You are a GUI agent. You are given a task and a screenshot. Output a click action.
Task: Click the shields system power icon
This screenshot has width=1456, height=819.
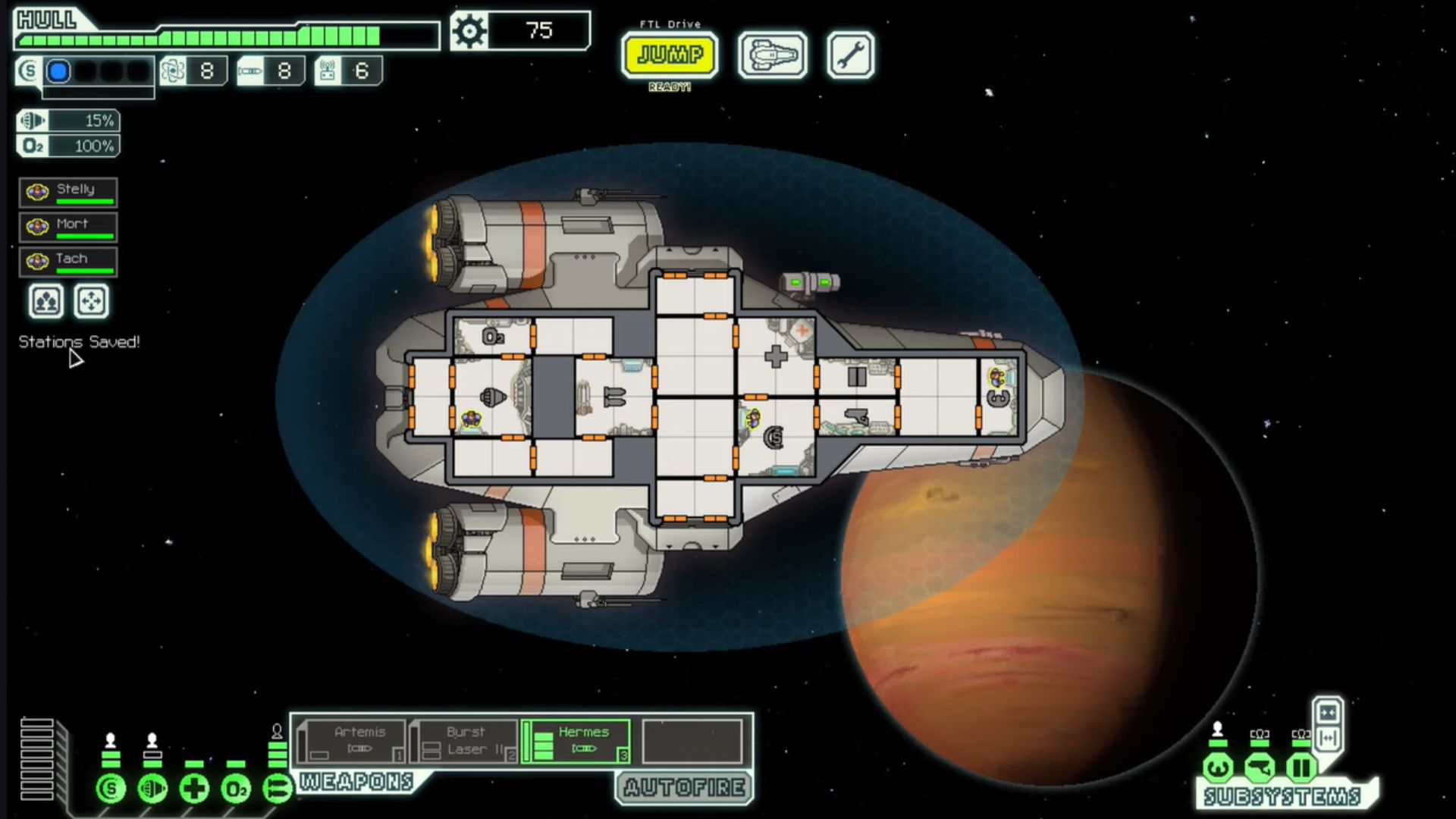pos(111,789)
